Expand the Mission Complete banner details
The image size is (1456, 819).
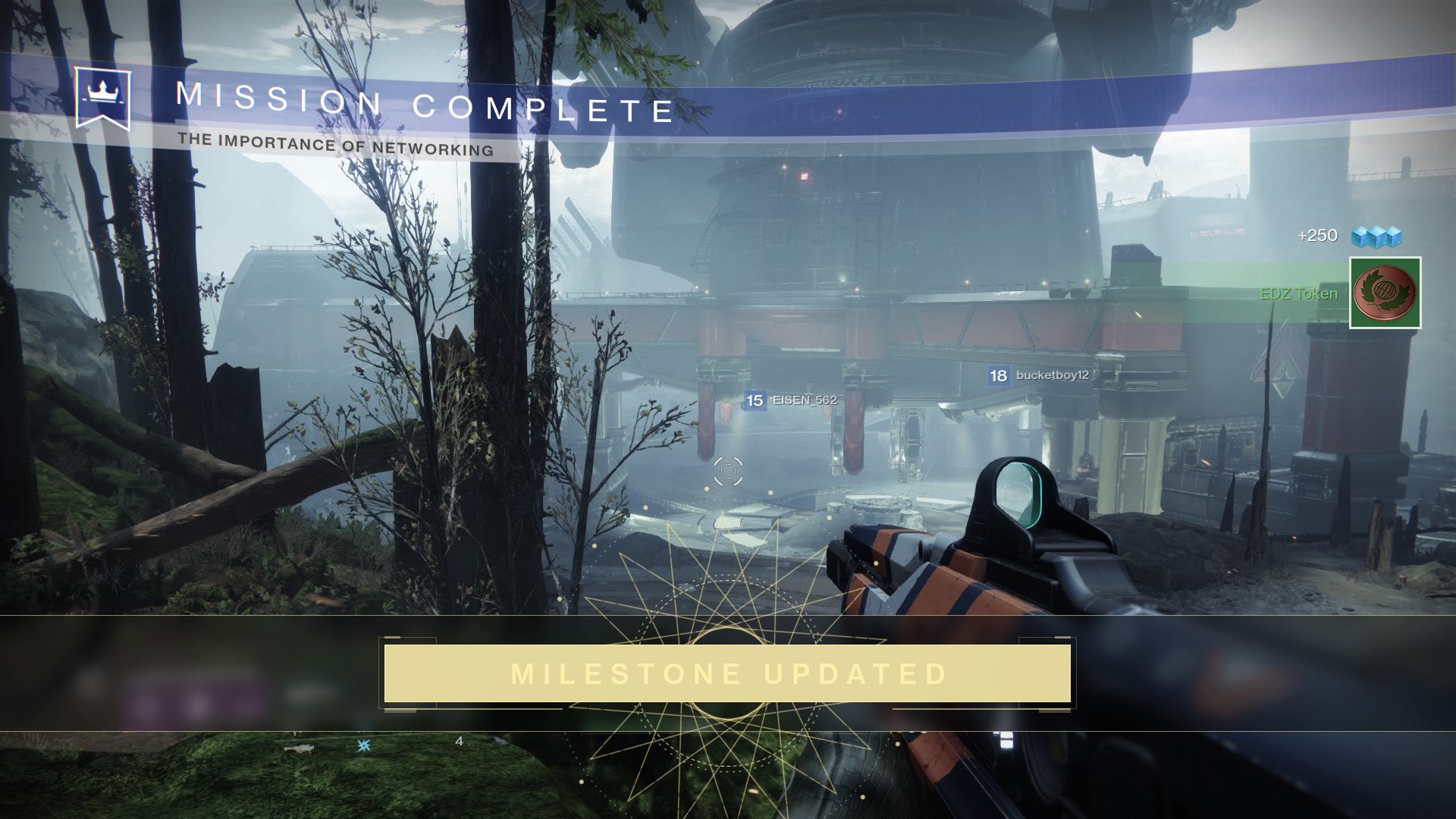click(425, 102)
